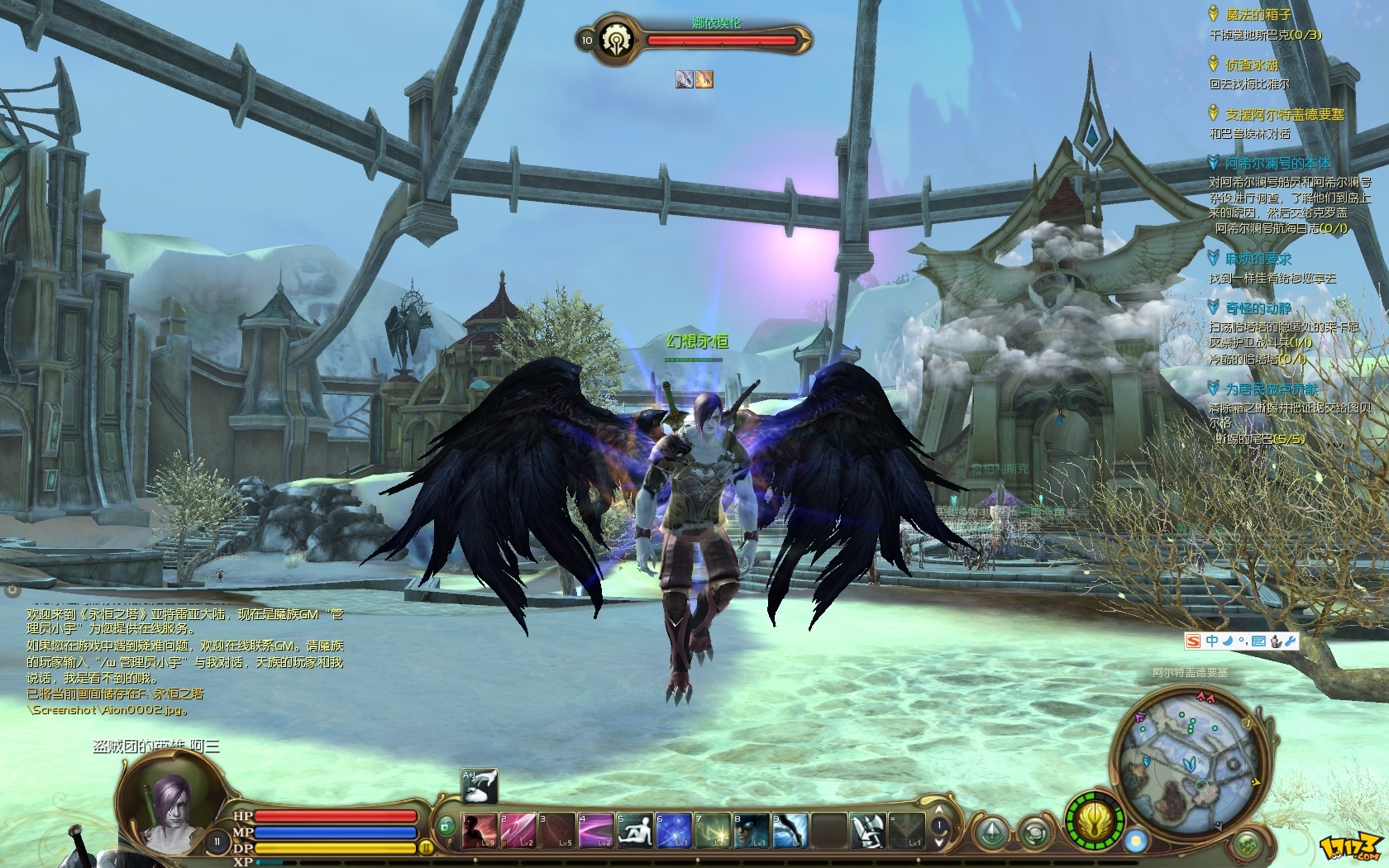Viewport: 1389px width, 868px height.
Task: Click the Sogou input method S icon
Action: coord(1193,641)
